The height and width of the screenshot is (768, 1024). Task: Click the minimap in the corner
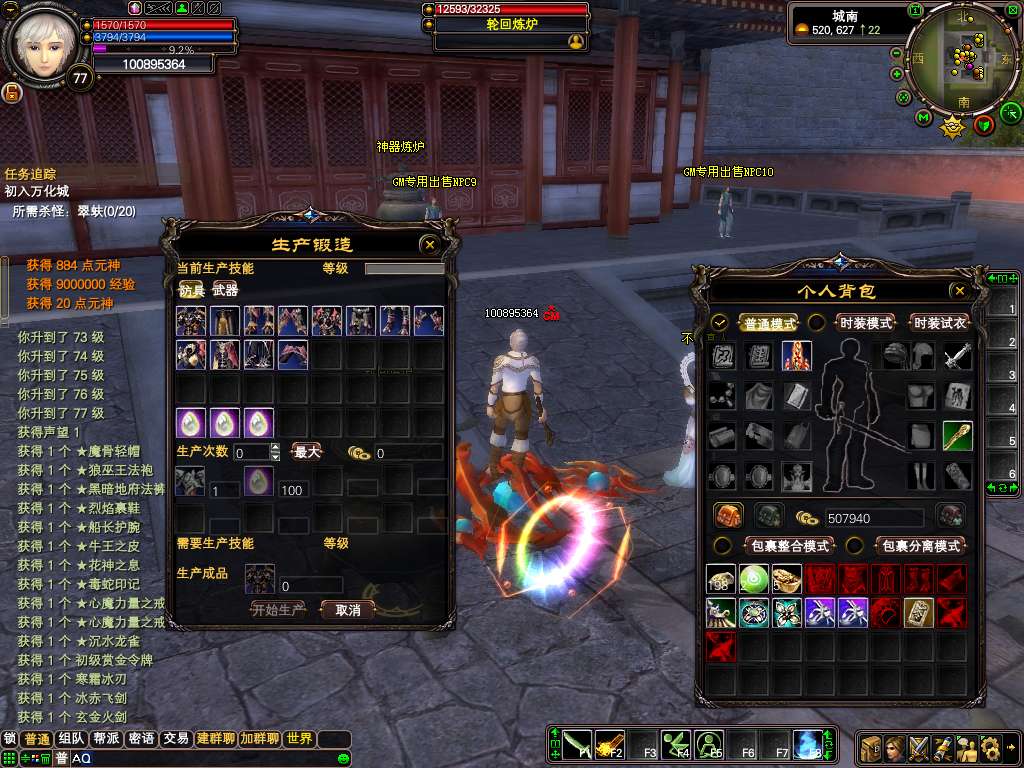[957, 58]
